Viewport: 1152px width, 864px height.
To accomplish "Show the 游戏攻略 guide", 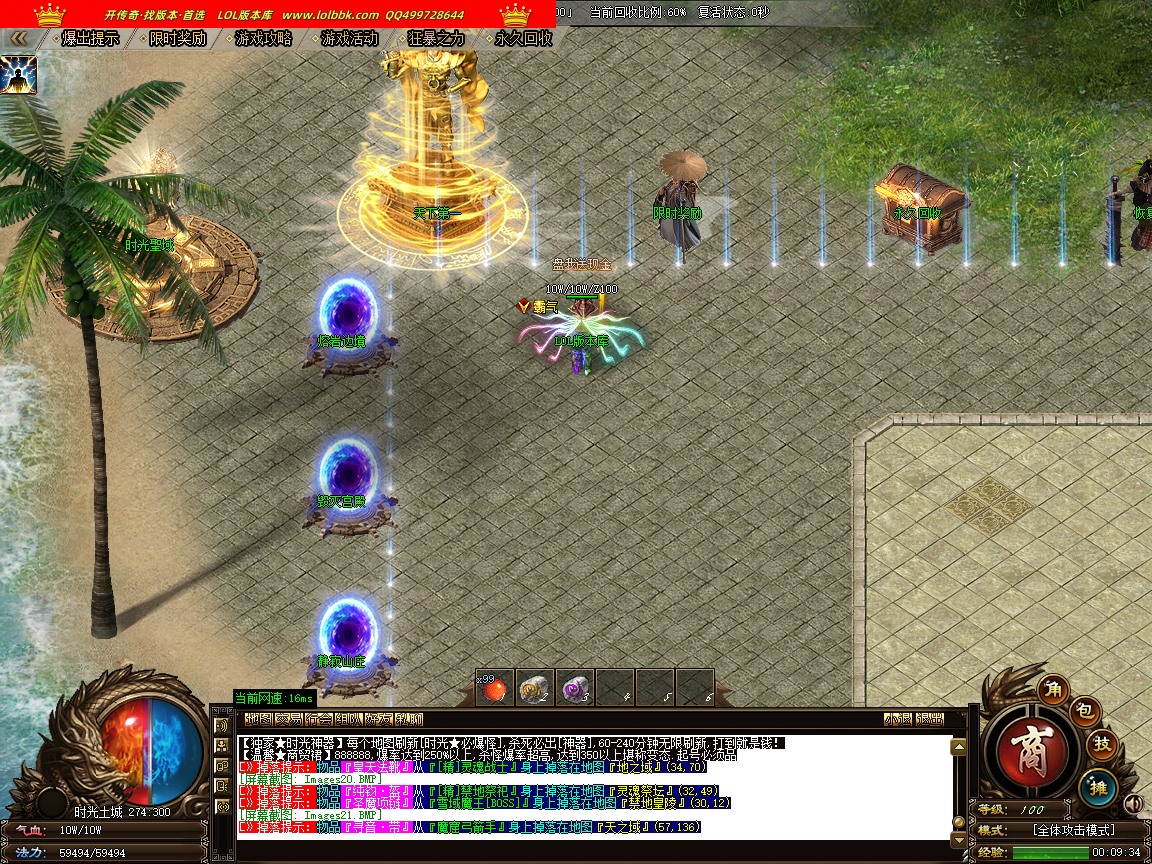I will (x=264, y=39).
